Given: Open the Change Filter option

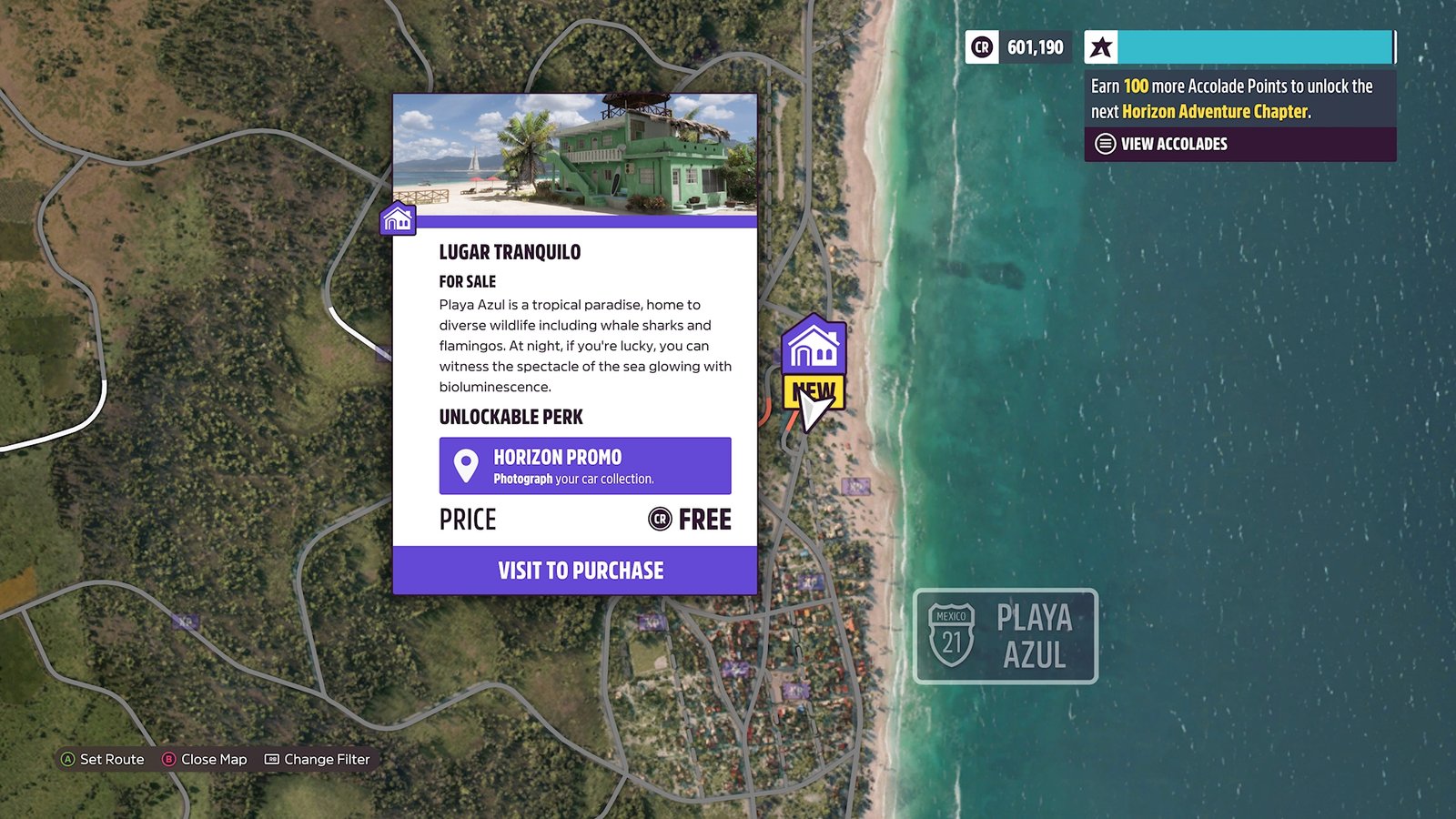Looking at the screenshot, I should (x=318, y=759).
